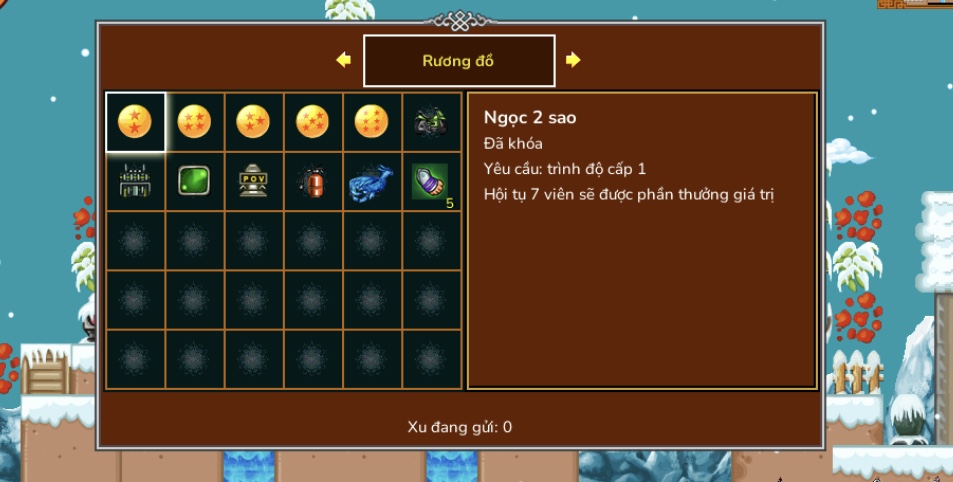Click the Rương đồ title tab
953x482 pixels.
click(458, 61)
